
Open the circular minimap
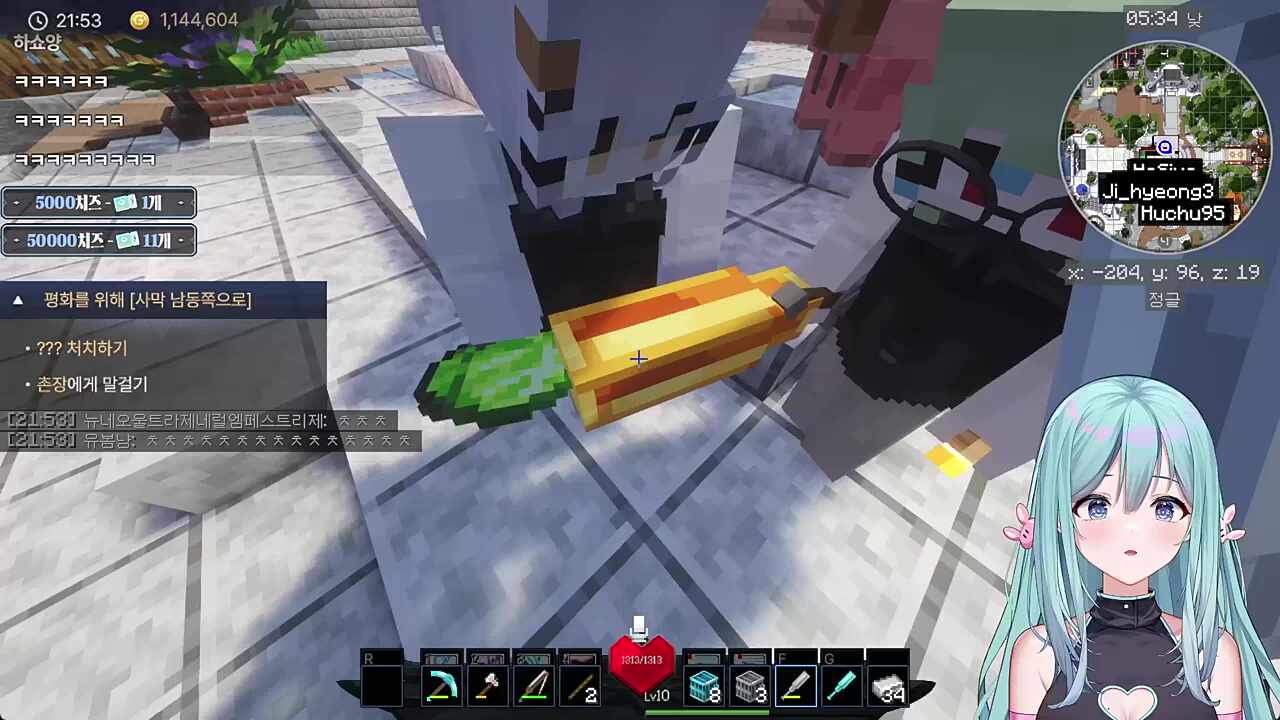point(1163,147)
